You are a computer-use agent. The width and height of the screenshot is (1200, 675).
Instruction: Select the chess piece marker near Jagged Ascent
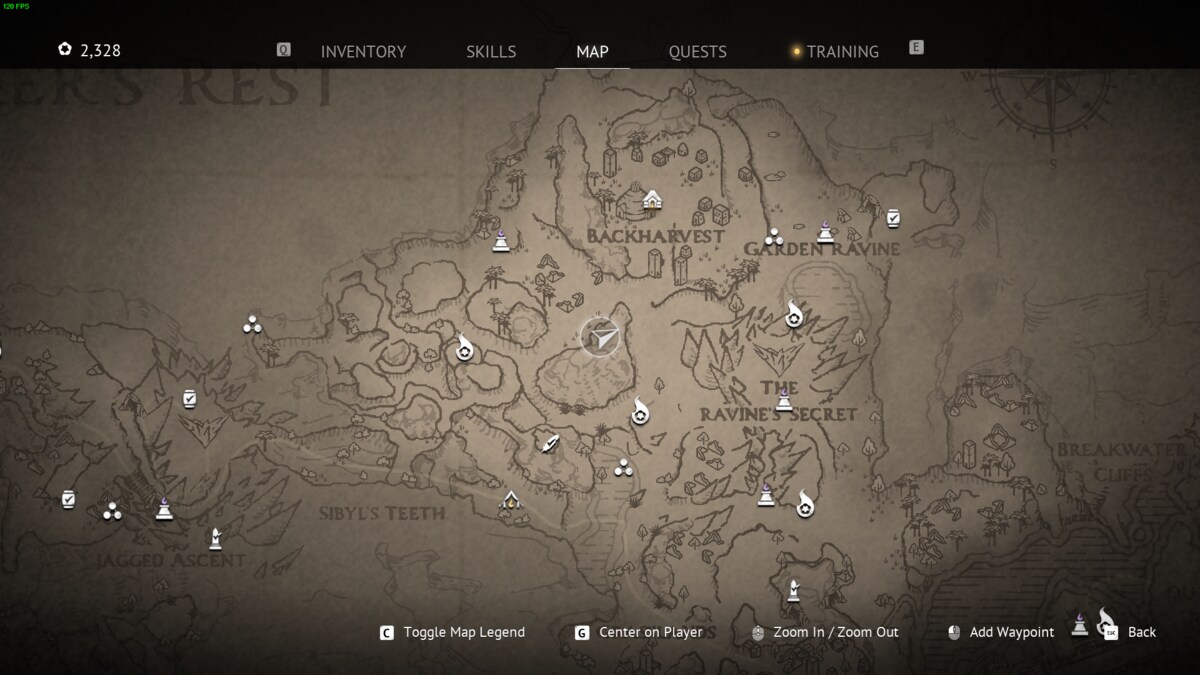(215, 539)
